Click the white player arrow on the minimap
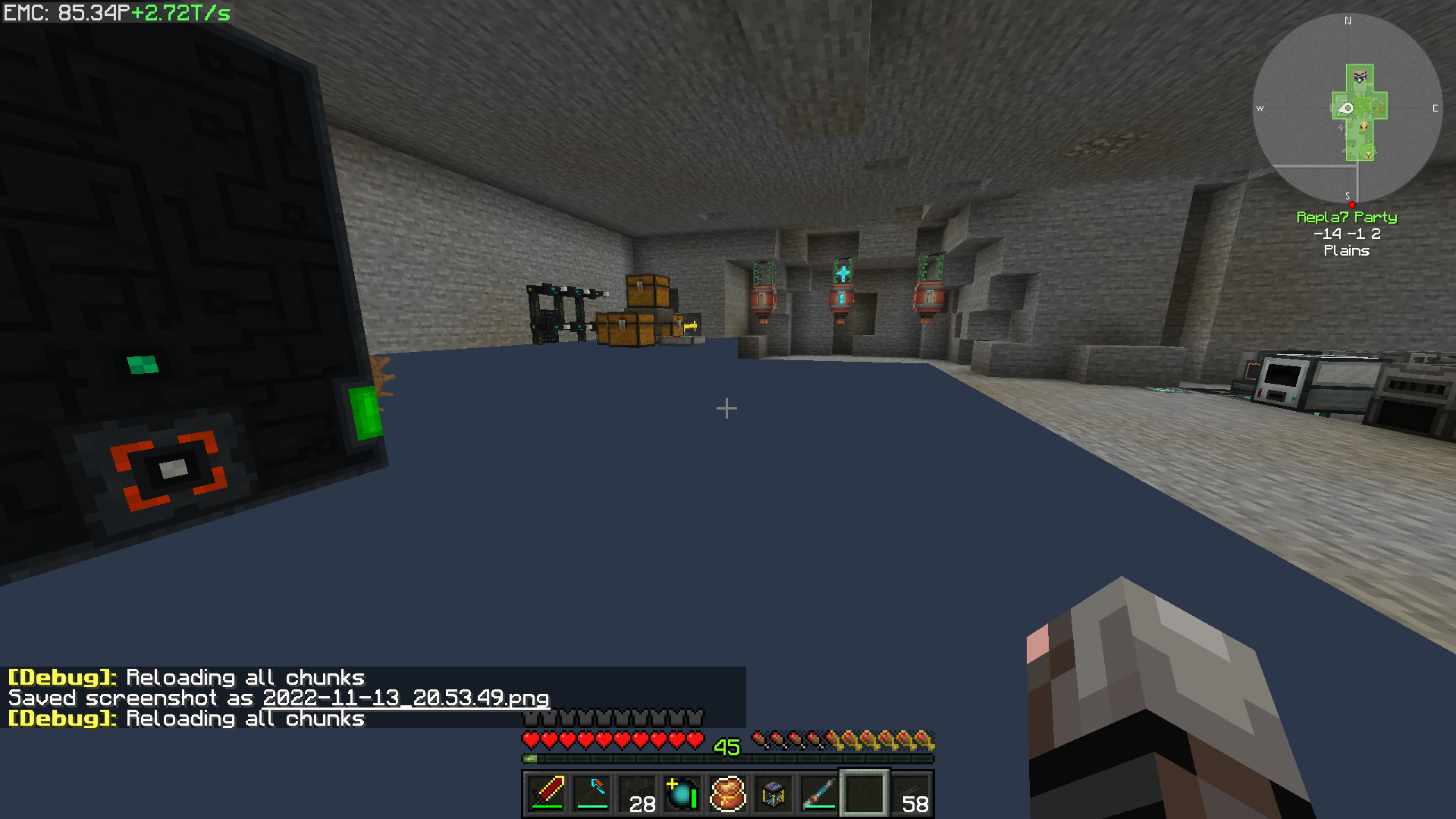 coord(1348,107)
